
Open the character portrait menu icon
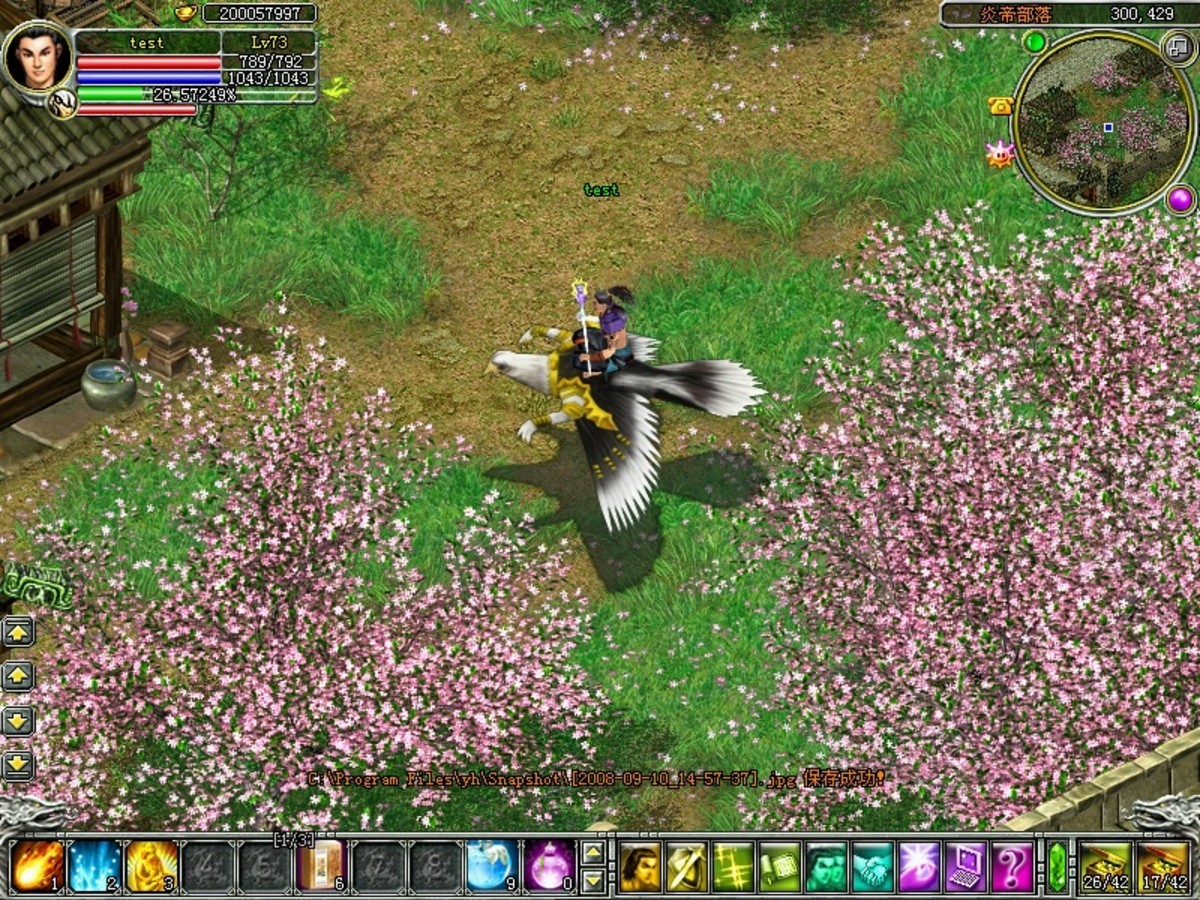coord(639,867)
